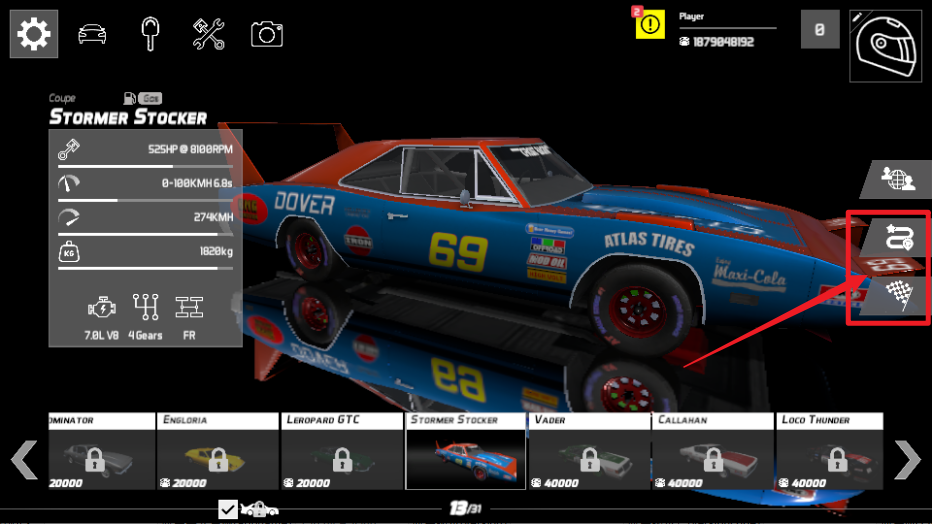Toggle the owned cars filter checkbox
932x524 pixels.
coord(229,510)
